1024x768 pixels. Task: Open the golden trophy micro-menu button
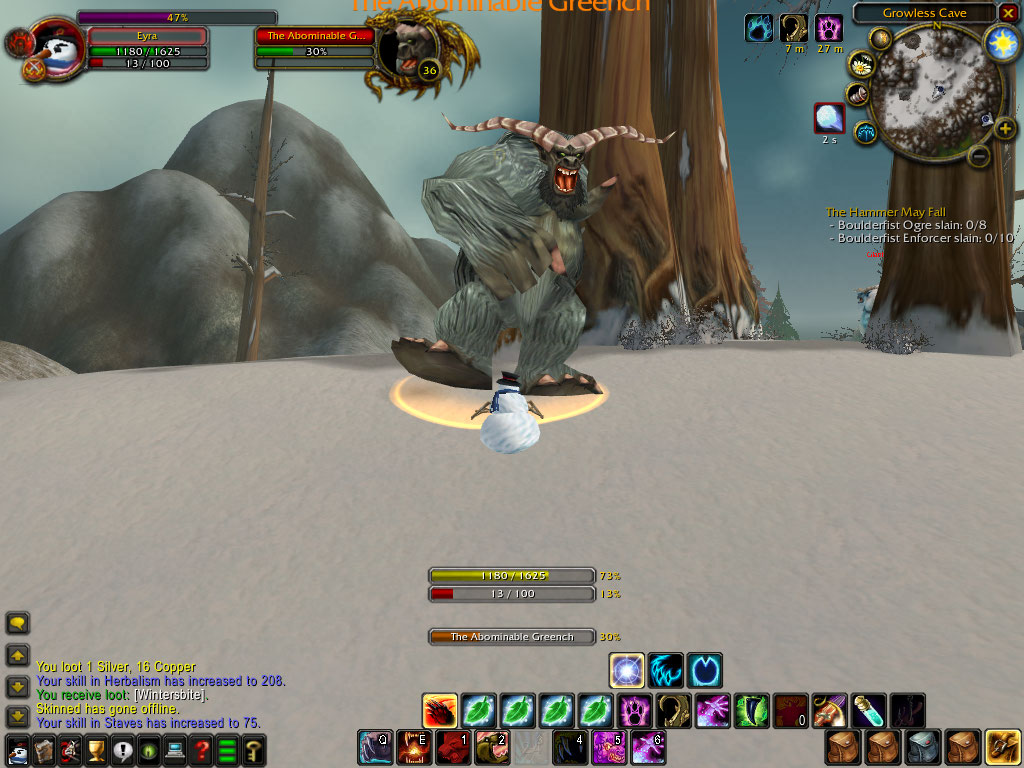(x=96, y=749)
